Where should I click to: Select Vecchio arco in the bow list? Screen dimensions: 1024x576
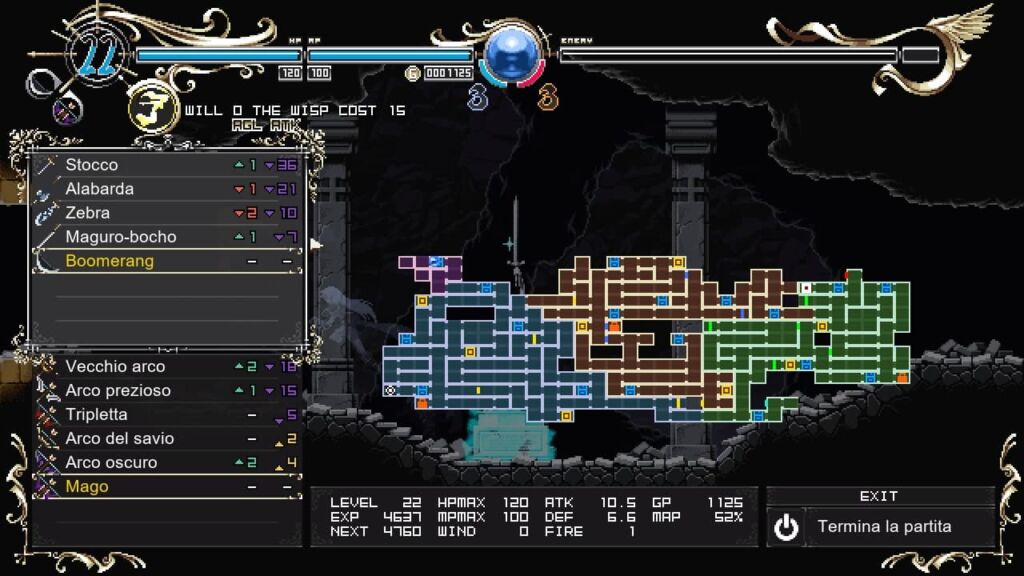[x=167, y=367]
